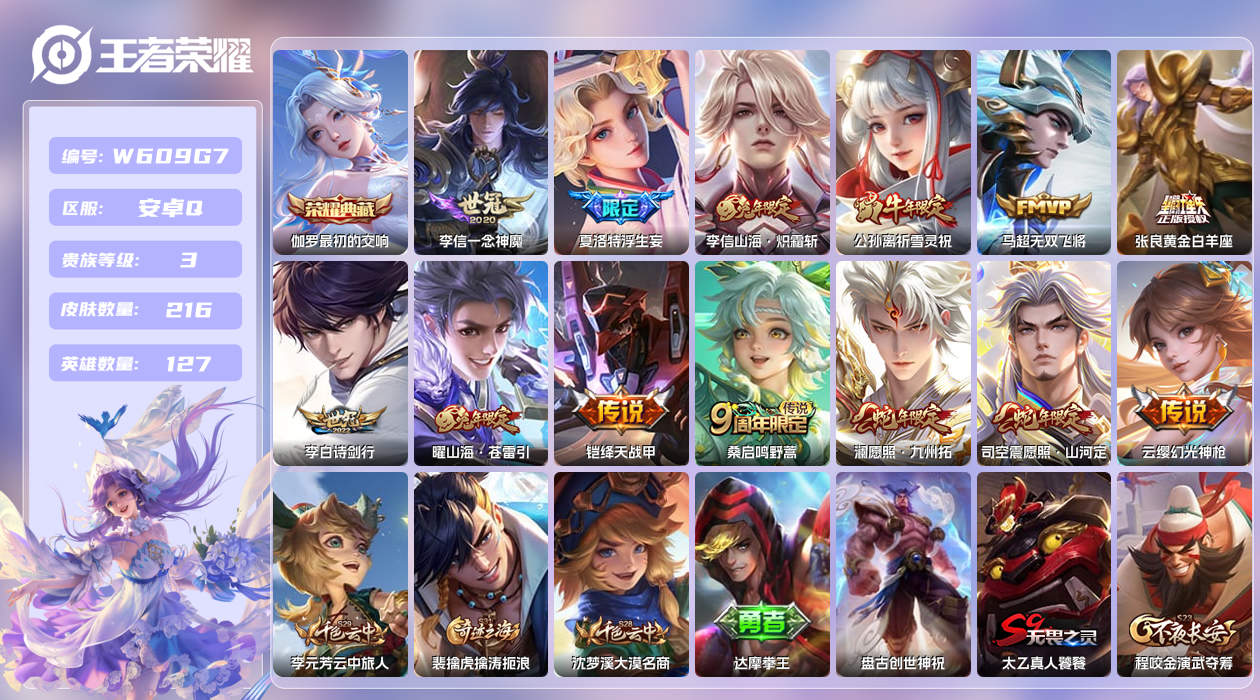Choose the 云缨幻光神枪 skin thumbnail

point(1184,363)
